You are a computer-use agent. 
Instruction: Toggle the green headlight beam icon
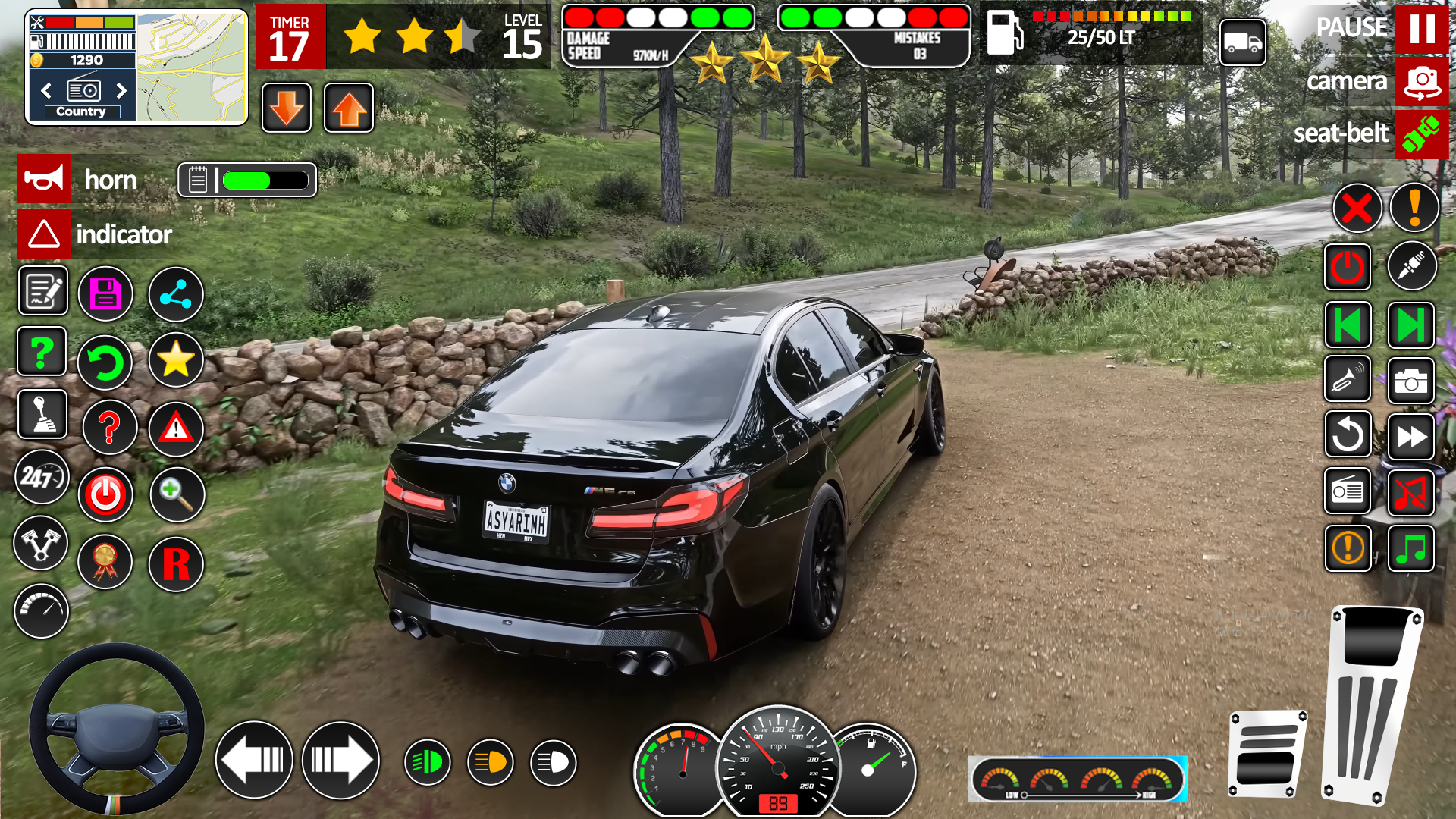(427, 761)
